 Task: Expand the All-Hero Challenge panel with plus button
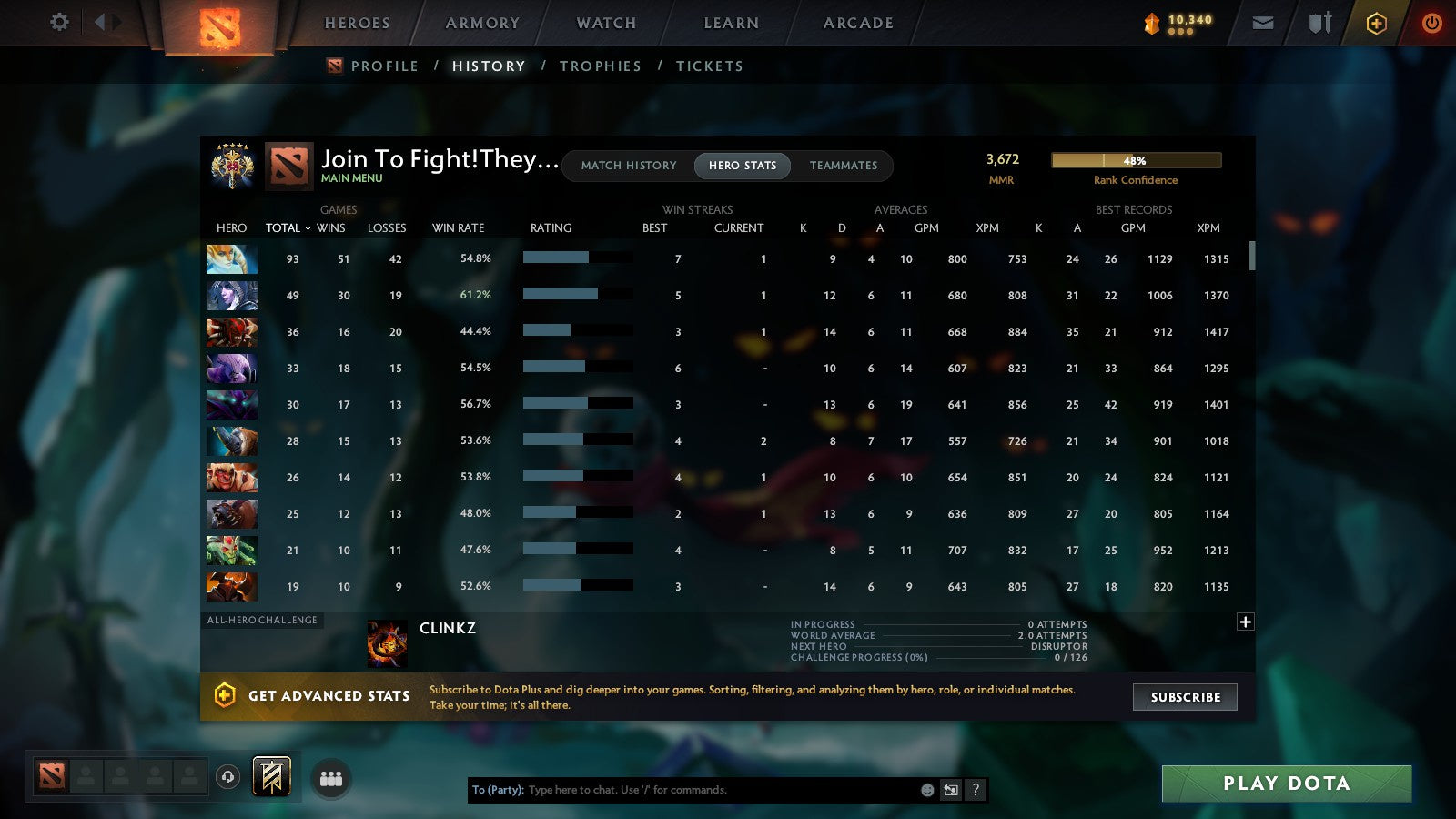pos(1244,622)
